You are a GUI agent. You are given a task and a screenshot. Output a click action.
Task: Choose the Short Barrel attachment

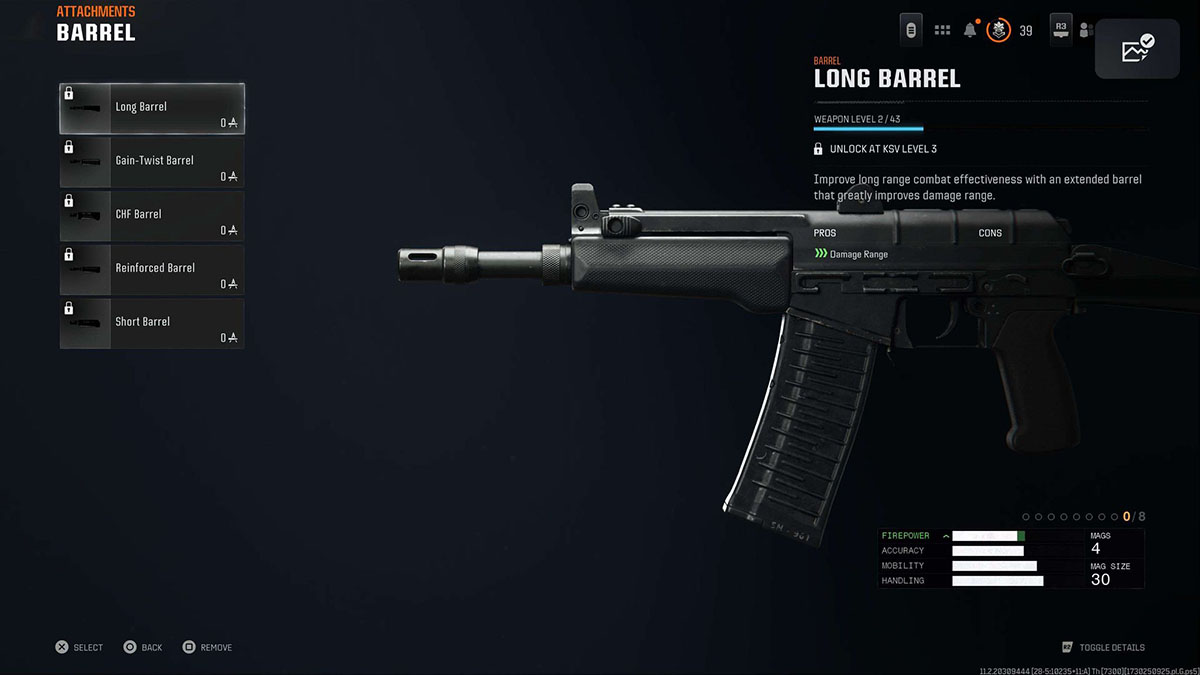(152, 324)
